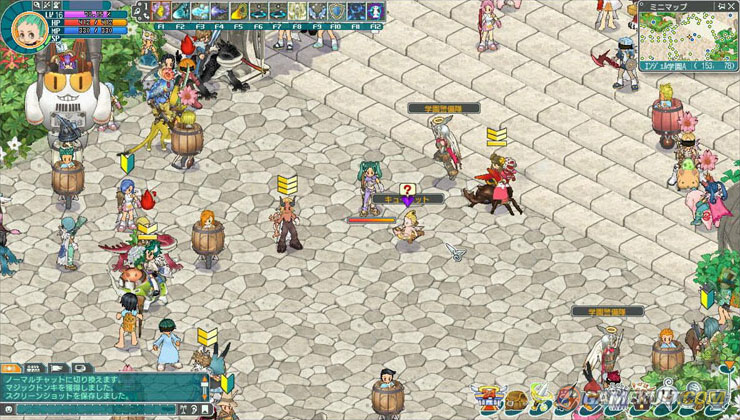Open the flag chat tab
Screen dimensions: 740x420
tap(56, 369)
